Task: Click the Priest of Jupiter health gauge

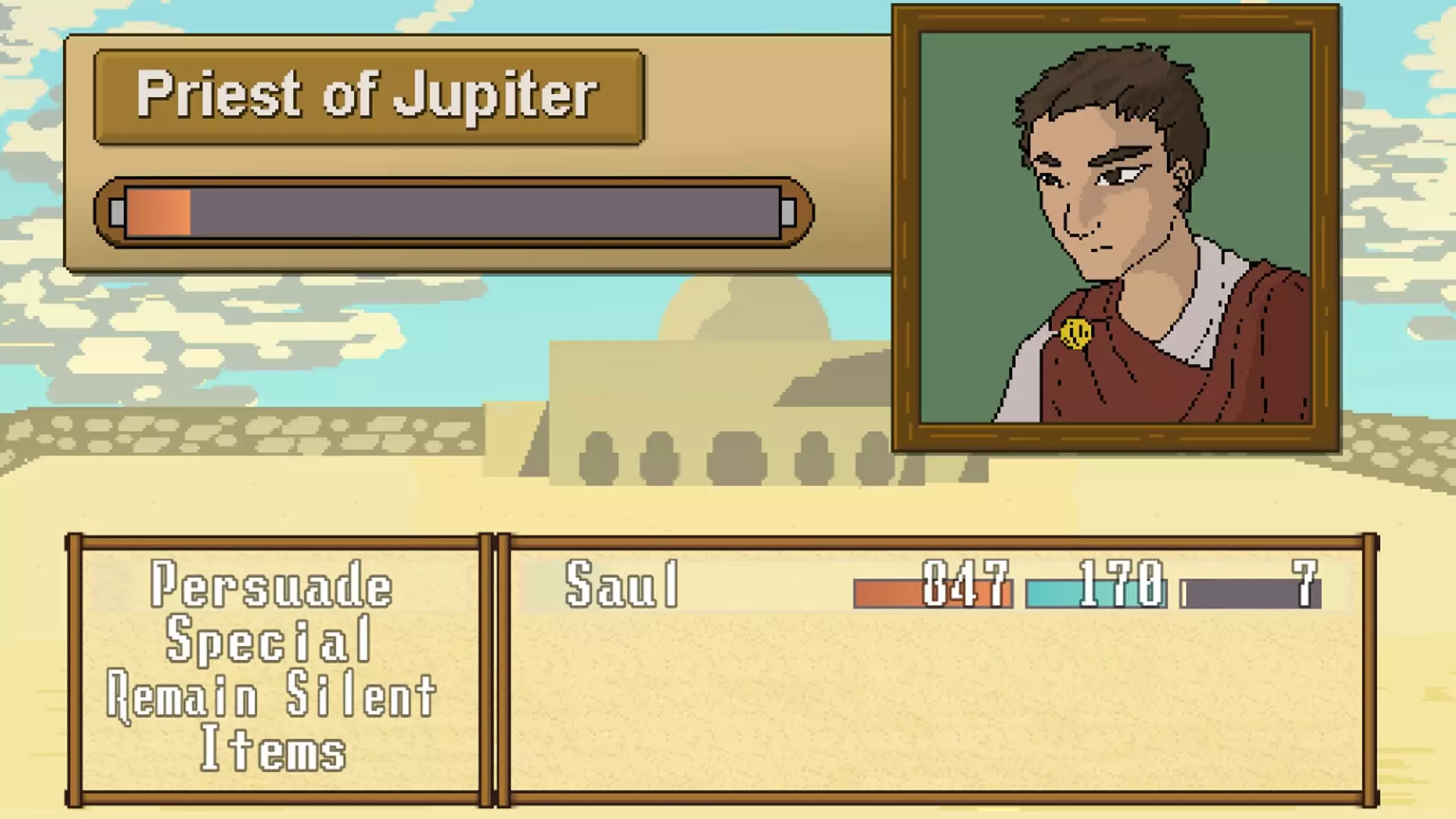Action: (x=451, y=211)
